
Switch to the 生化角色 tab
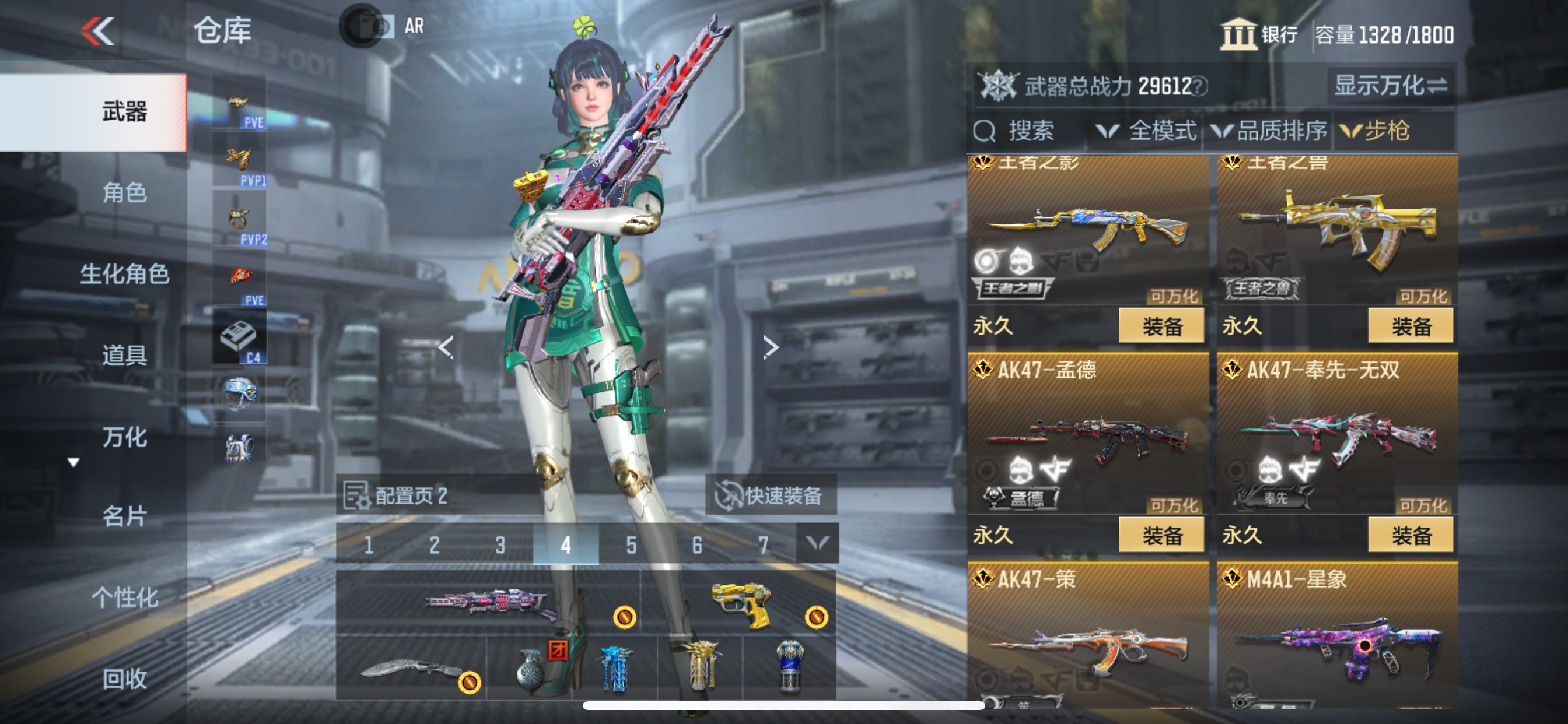(124, 274)
